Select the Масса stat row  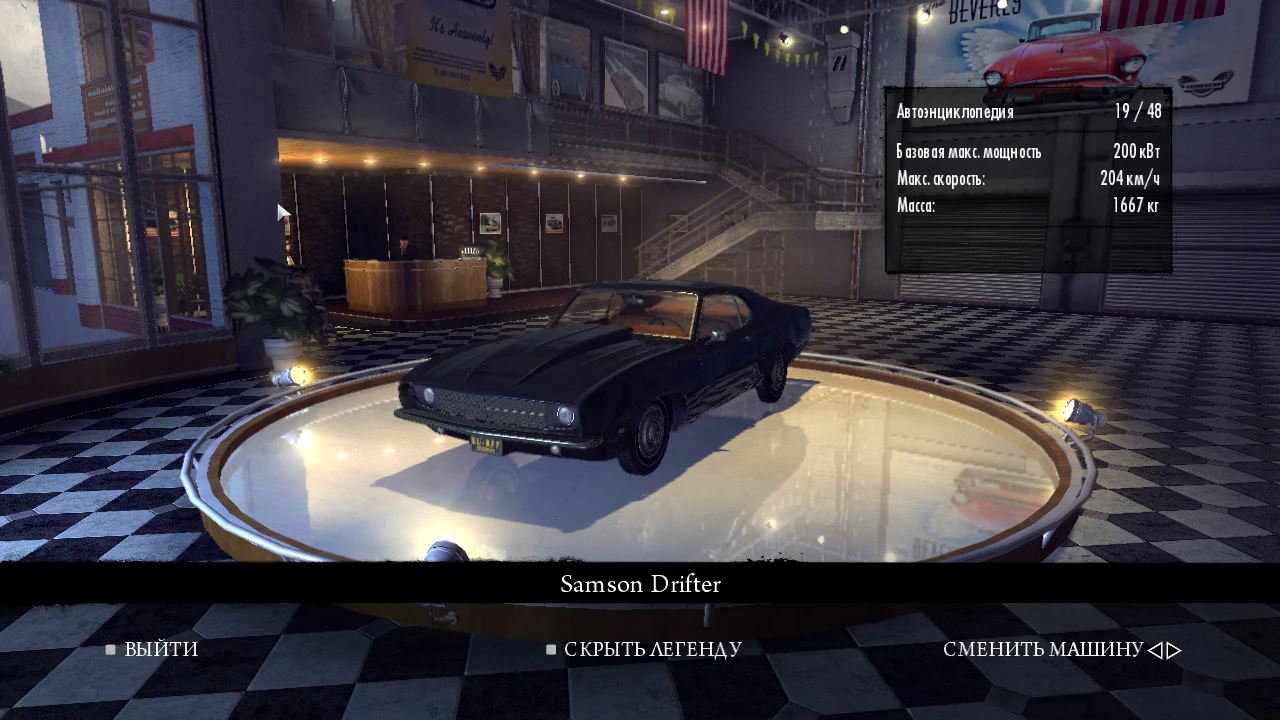1027,205
